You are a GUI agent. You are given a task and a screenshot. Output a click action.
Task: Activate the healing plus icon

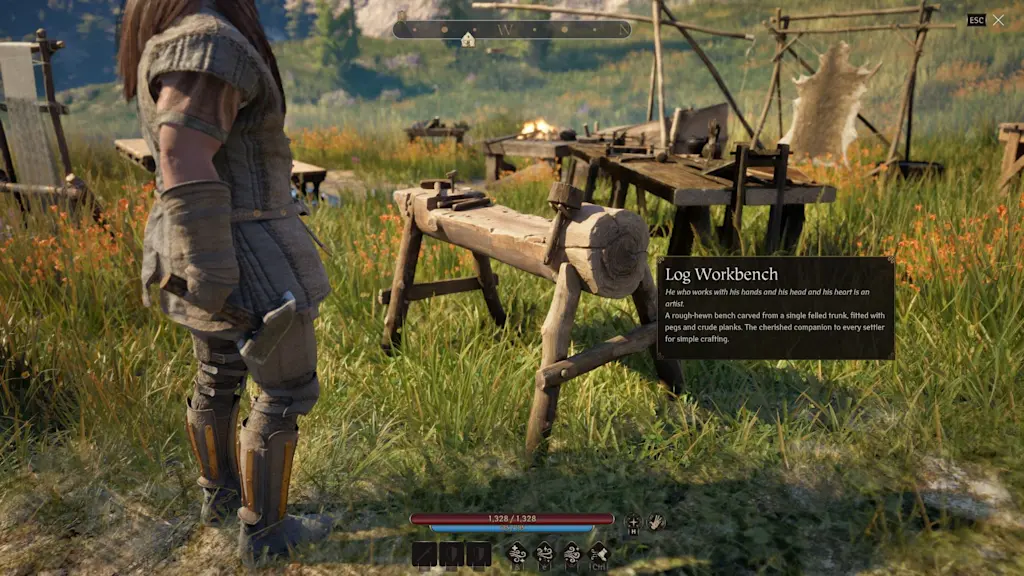coord(632,521)
